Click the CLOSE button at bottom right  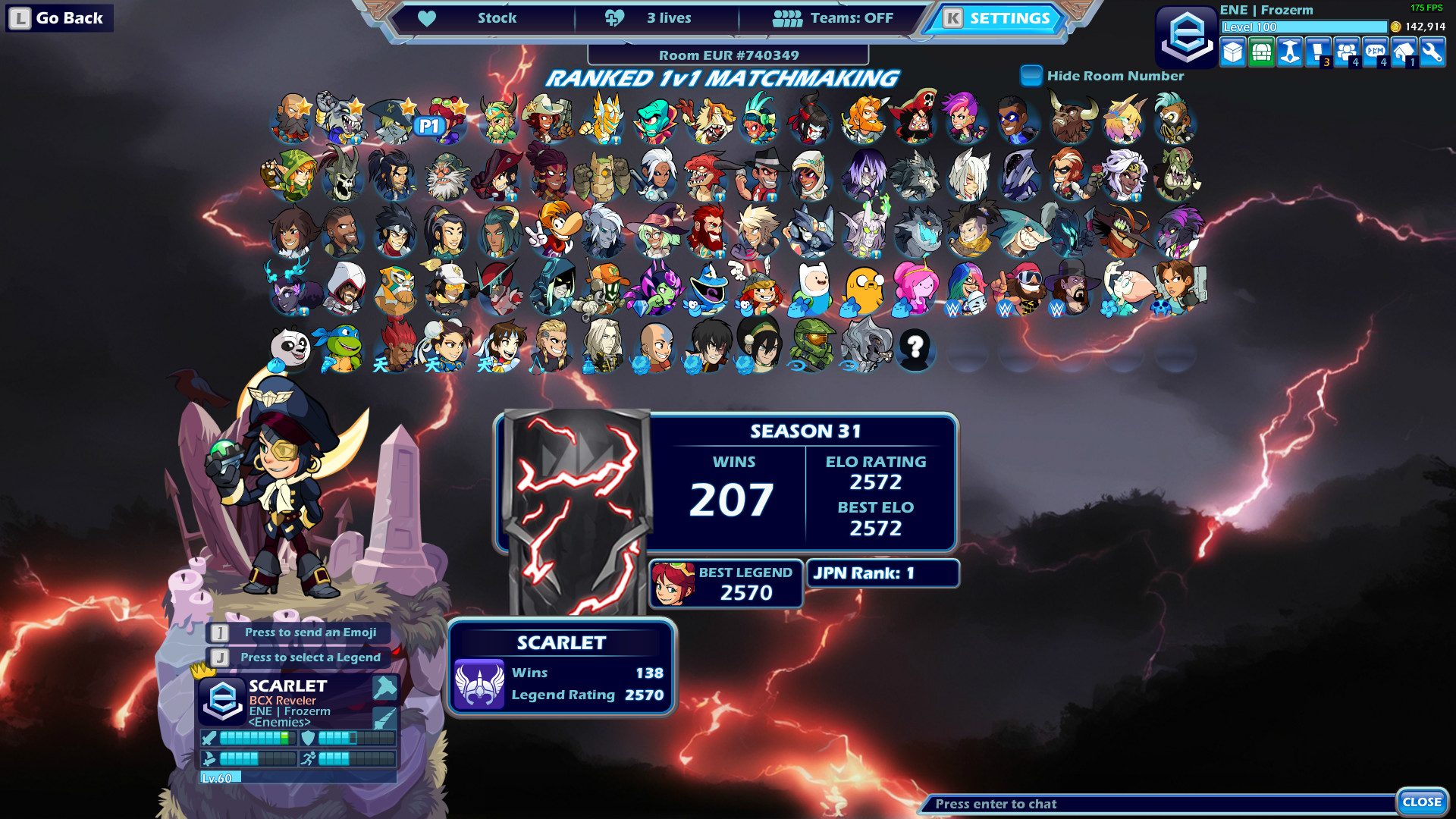(x=1422, y=800)
